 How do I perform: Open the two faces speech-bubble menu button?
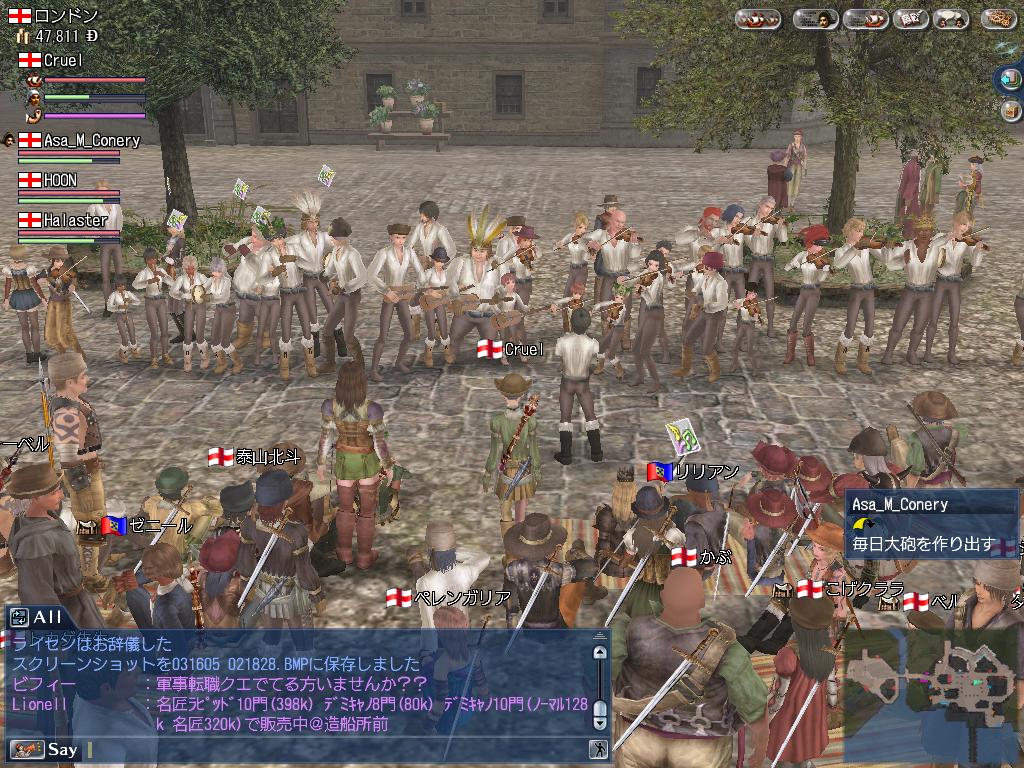click(x=950, y=19)
